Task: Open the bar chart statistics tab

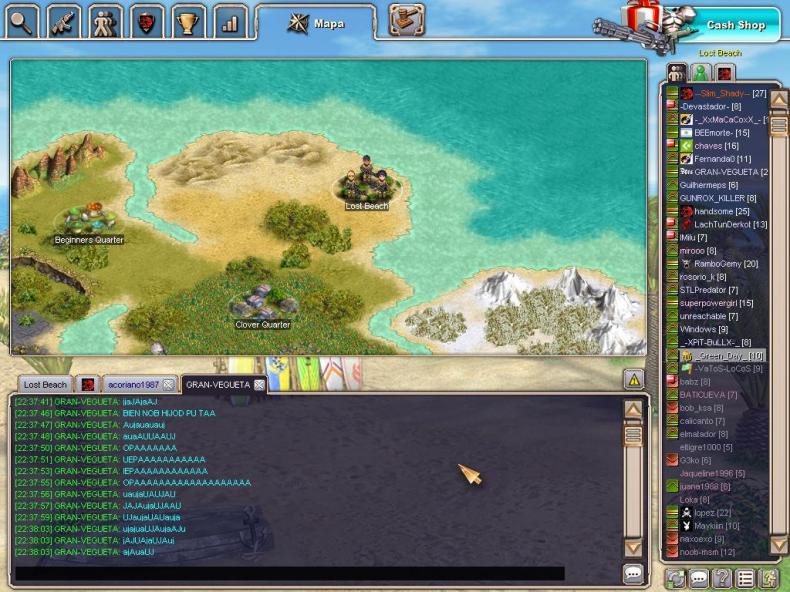Action: [231, 19]
